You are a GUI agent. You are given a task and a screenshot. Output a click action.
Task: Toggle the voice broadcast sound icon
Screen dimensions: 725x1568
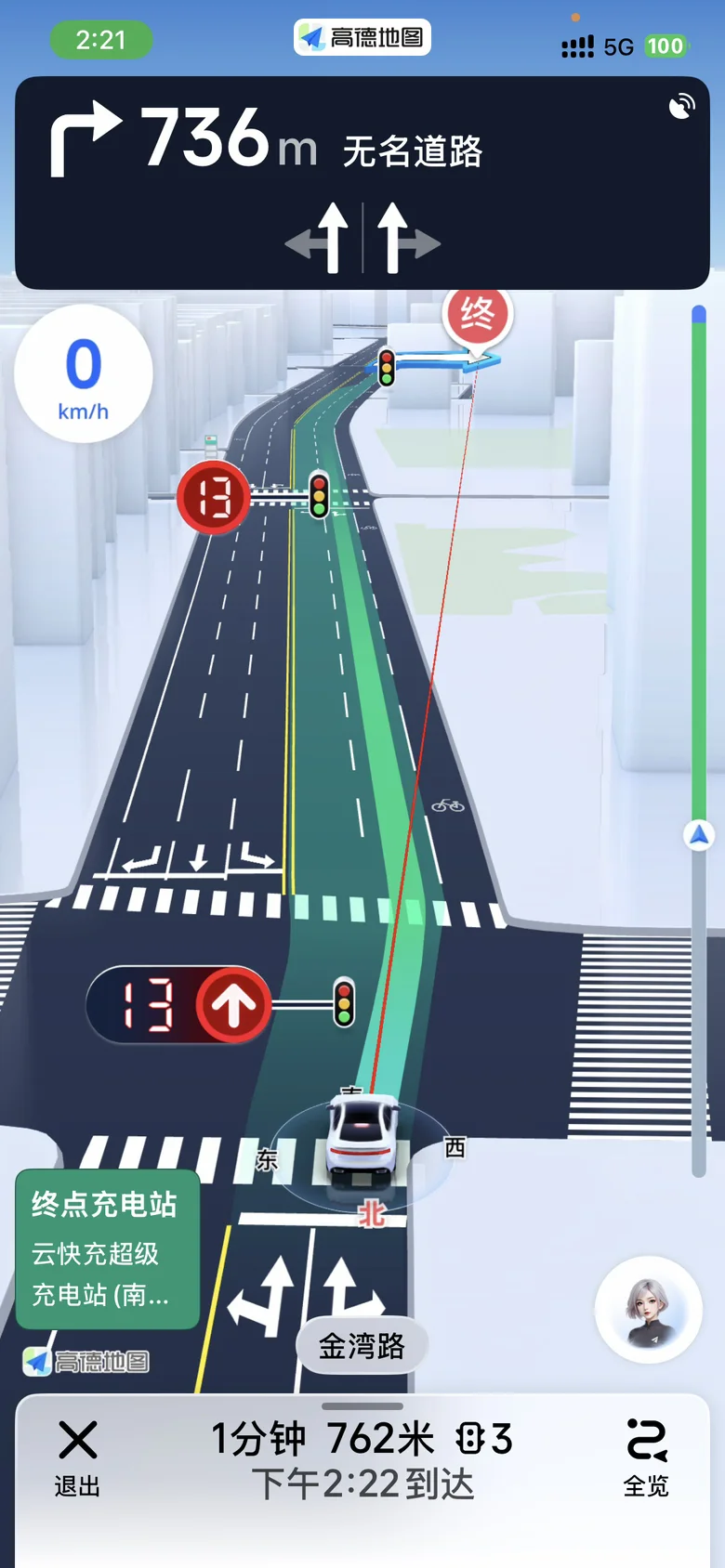[x=681, y=106]
